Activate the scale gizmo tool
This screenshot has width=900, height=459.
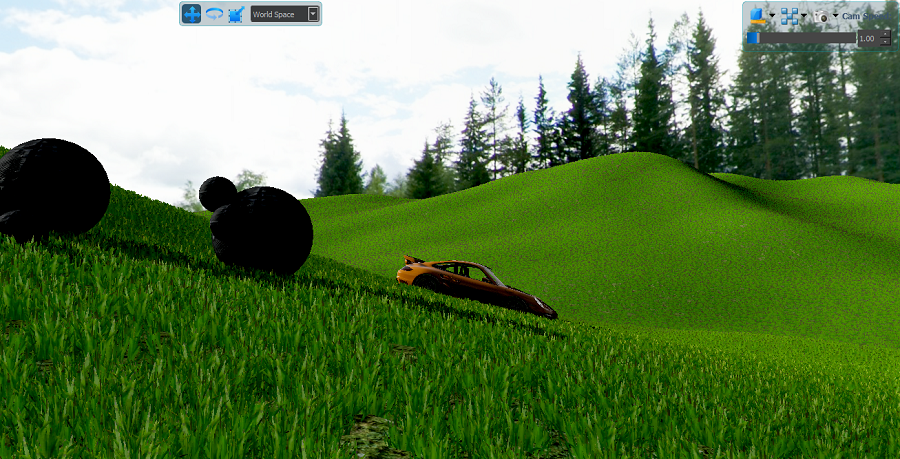tap(236, 14)
